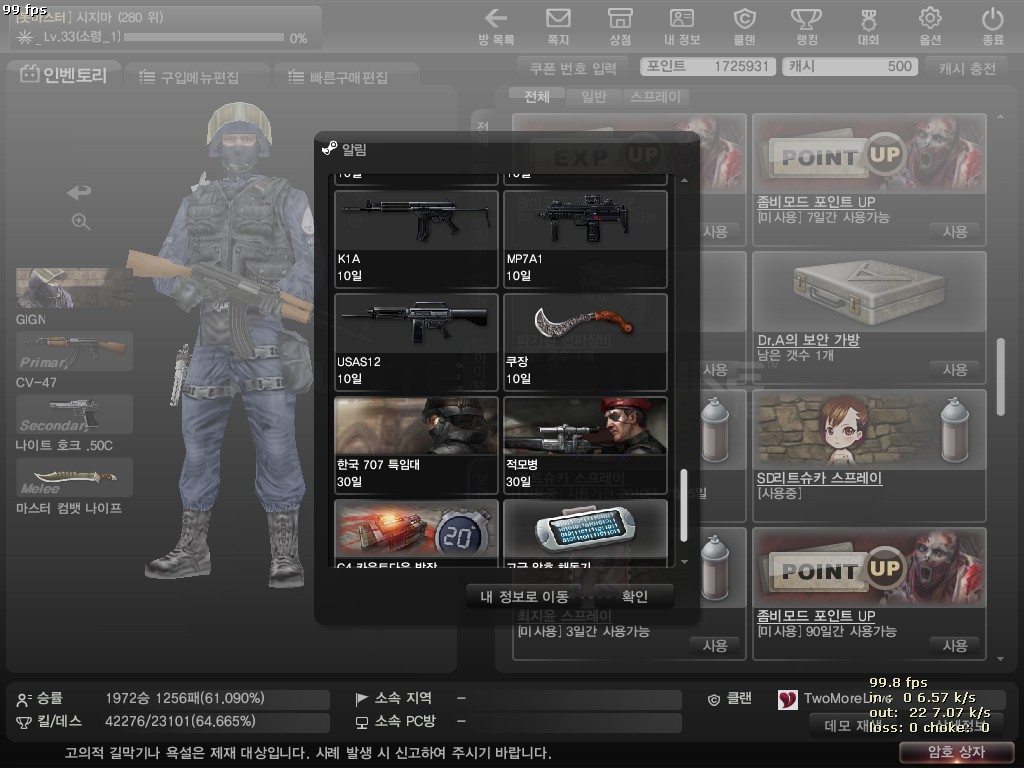Show the 랭킹 ranking page
The height and width of the screenshot is (768, 1024).
pyautogui.click(x=806, y=26)
